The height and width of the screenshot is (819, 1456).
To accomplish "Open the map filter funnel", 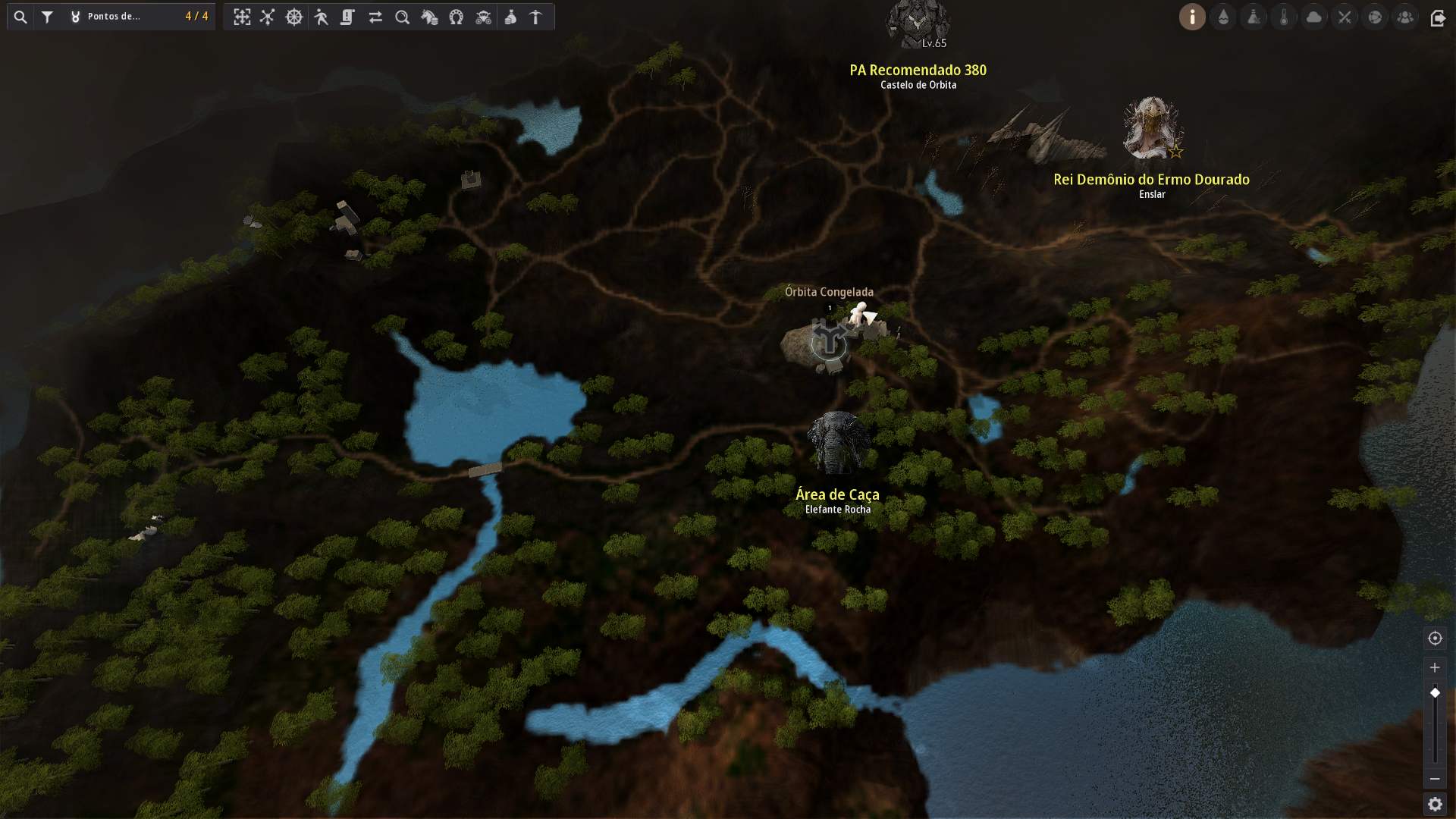I will pos(47,17).
